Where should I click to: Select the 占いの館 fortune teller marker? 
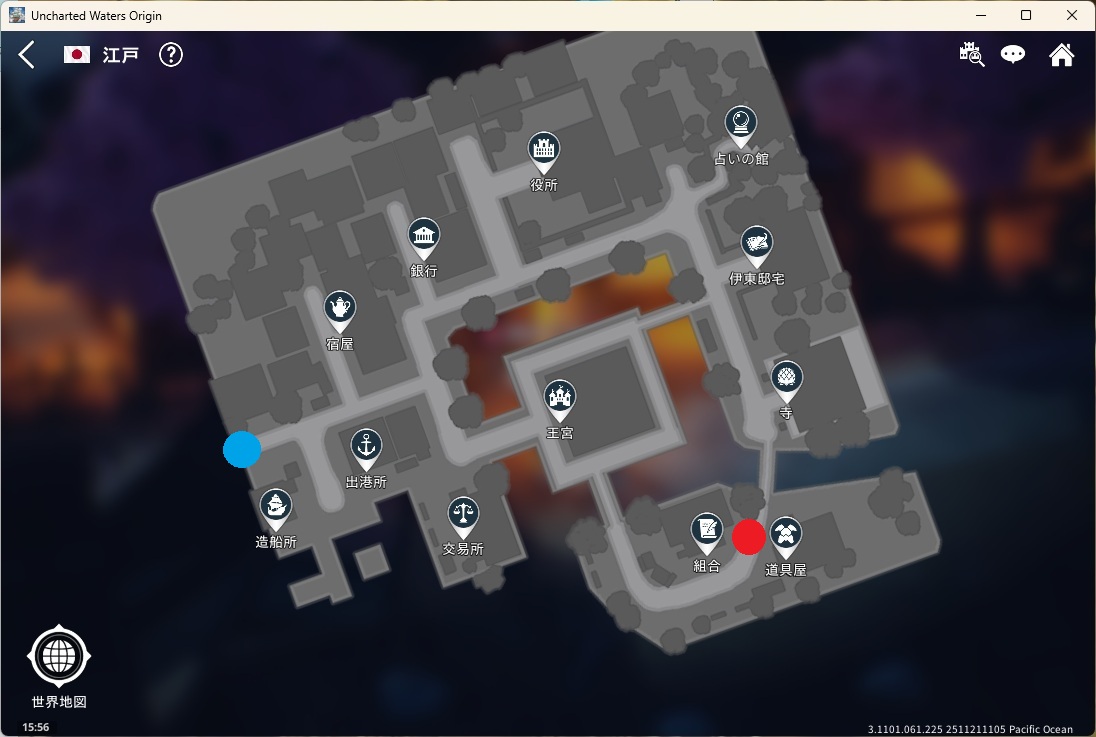[x=740, y=126]
